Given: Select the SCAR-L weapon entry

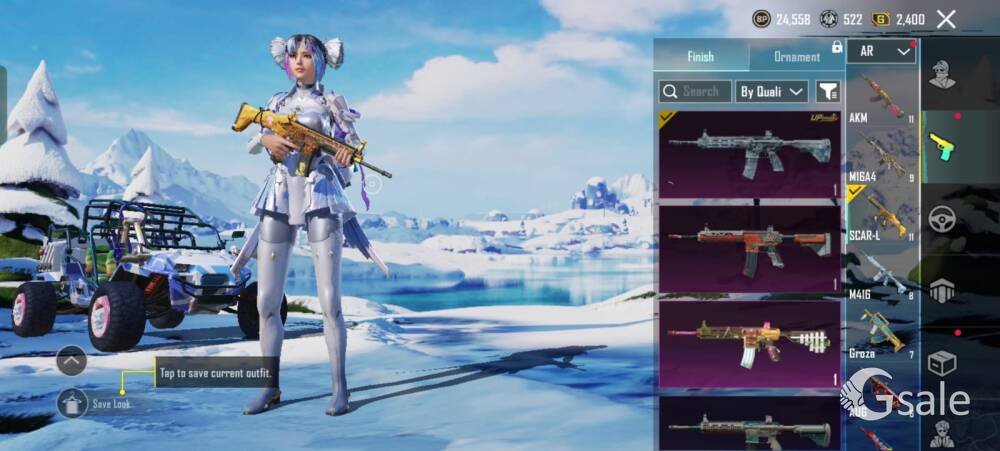Looking at the screenshot, I should 882,215.
